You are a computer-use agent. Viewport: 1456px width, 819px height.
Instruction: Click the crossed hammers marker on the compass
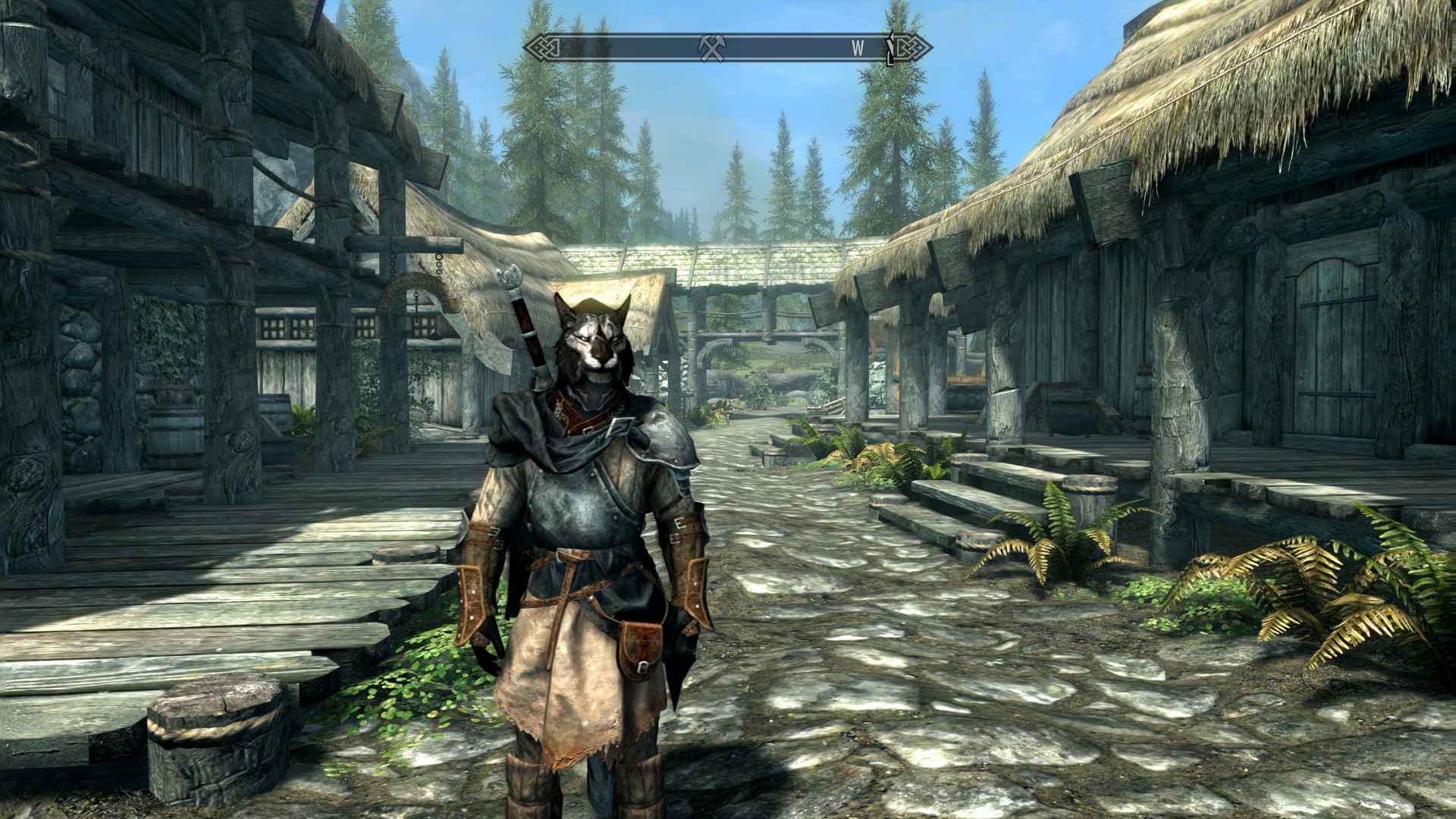(x=711, y=49)
